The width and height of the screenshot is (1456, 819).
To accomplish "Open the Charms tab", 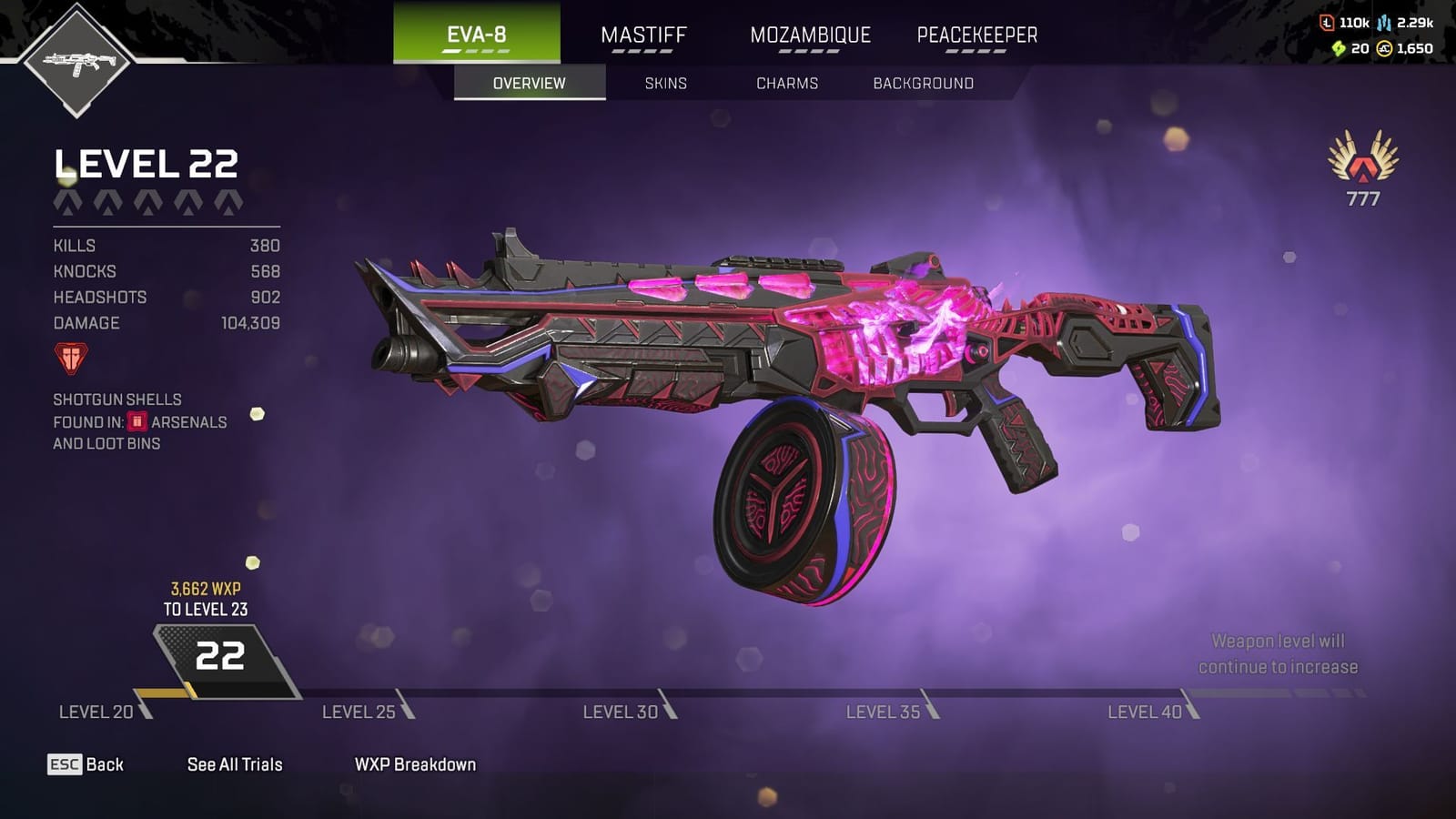I will [786, 83].
